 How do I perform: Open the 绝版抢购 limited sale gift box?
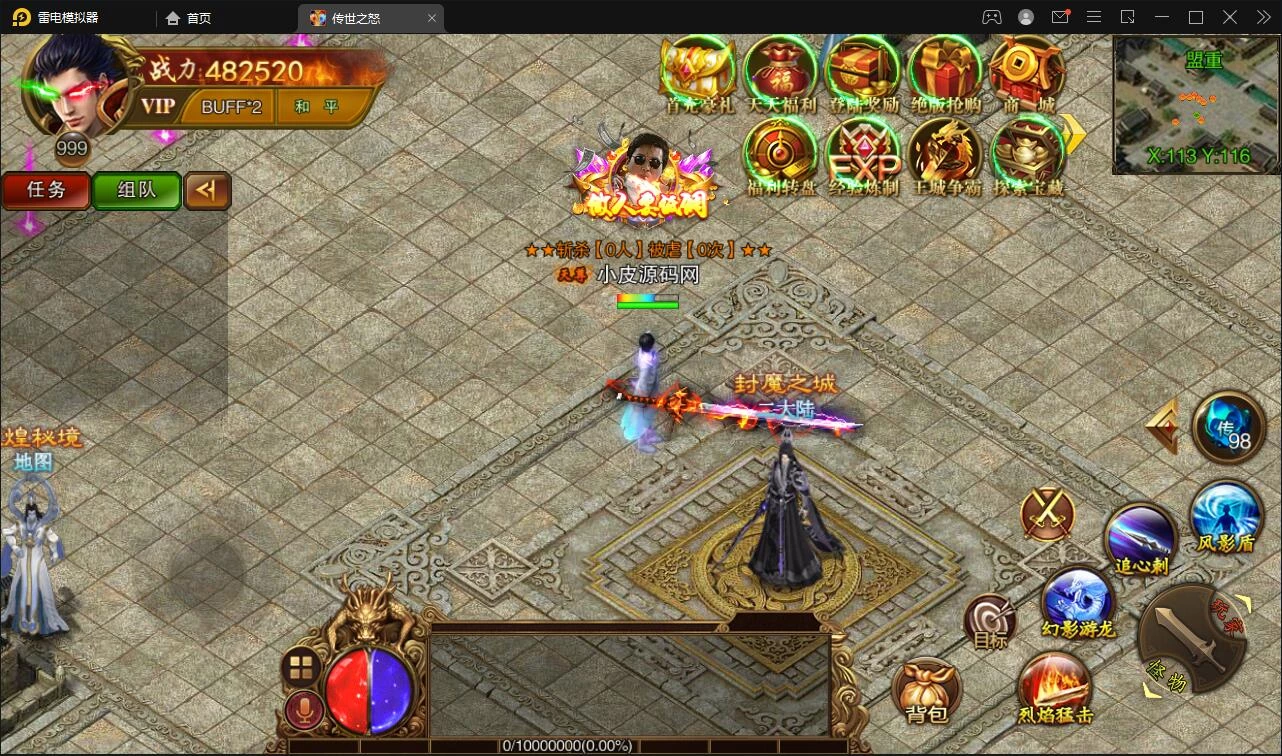point(945,72)
